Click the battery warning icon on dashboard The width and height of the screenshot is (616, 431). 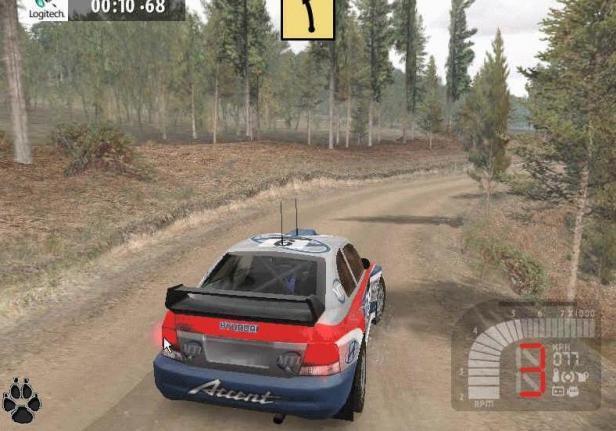point(558,392)
